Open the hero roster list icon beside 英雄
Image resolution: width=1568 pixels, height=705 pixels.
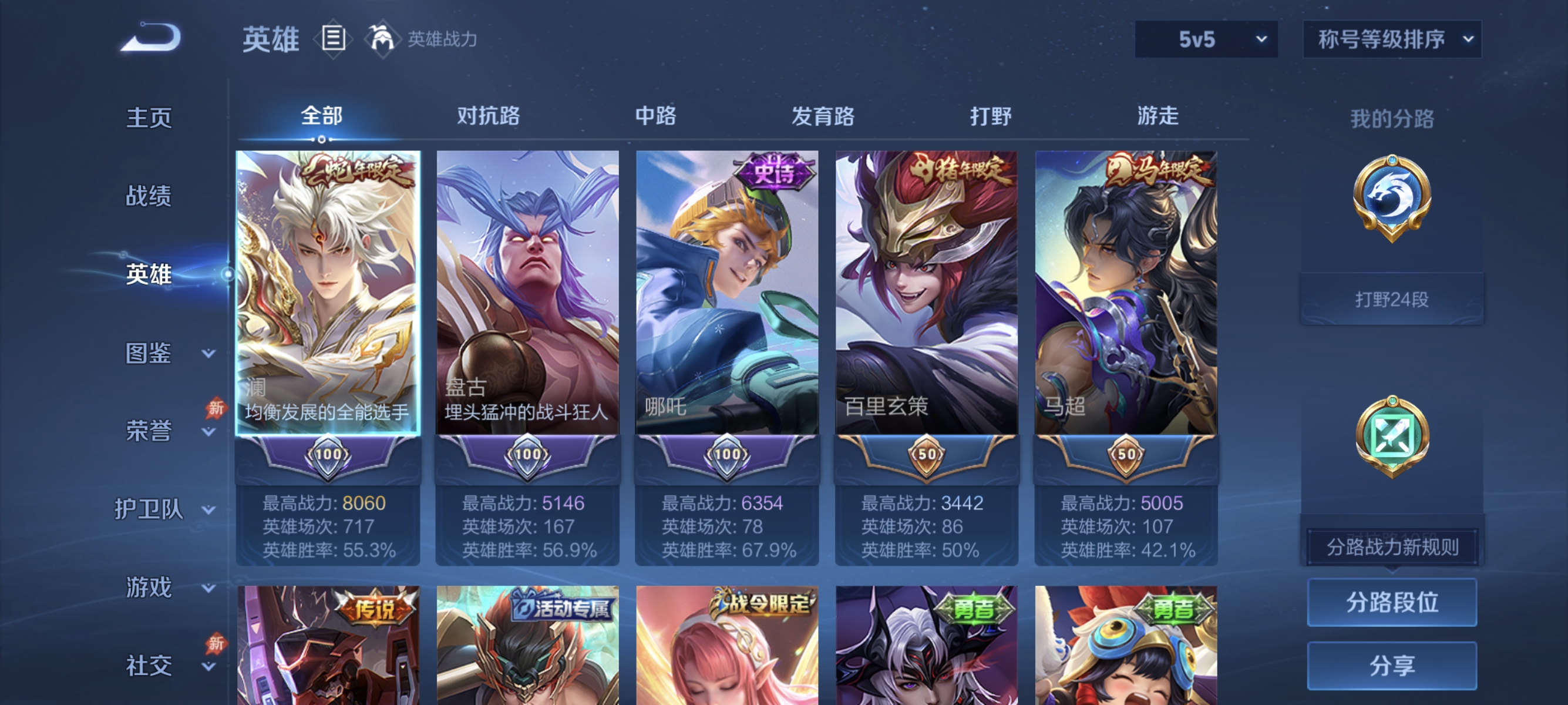click(332, 38)
